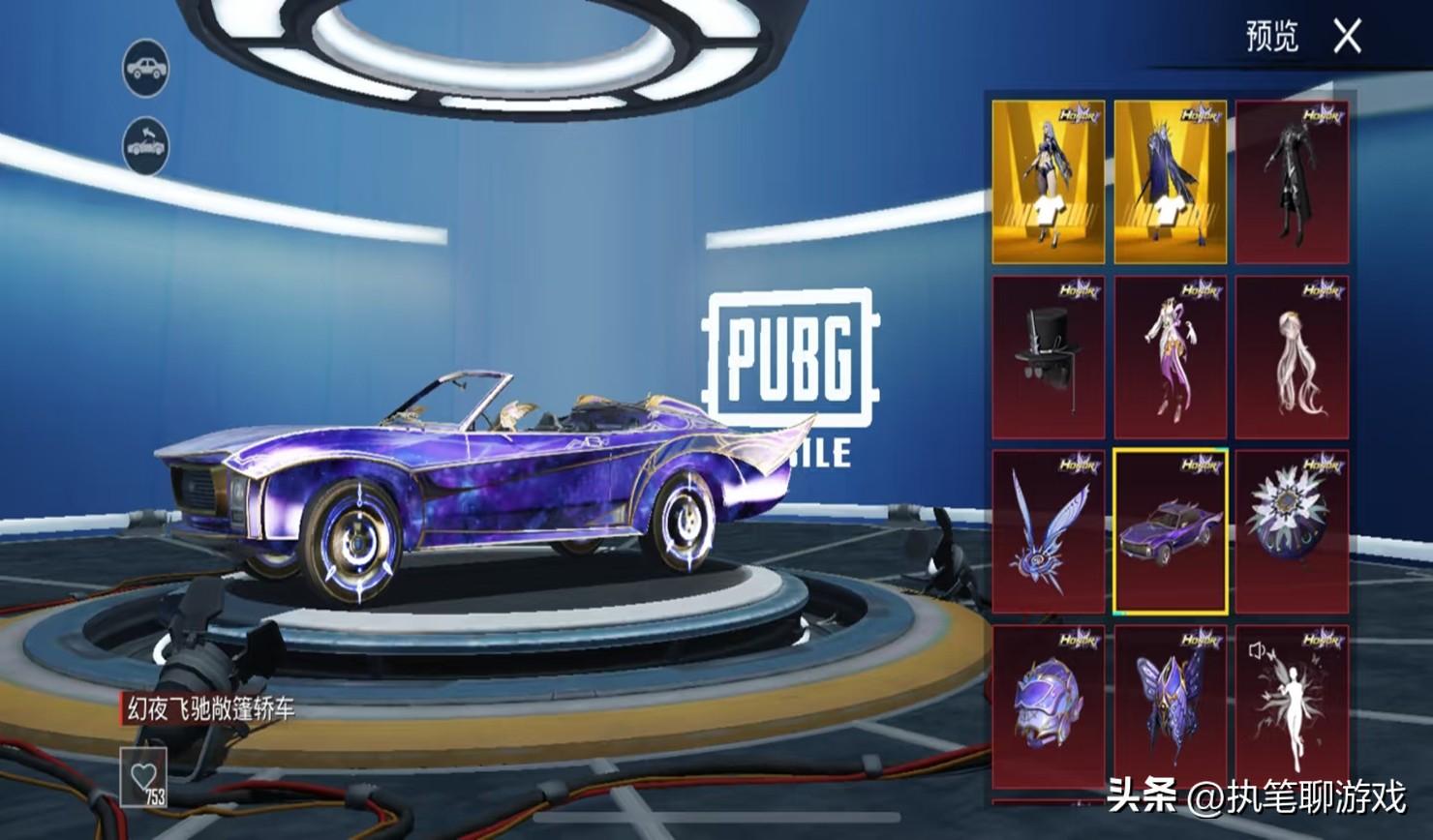
Task: Select the purple convertible car tile
Action: pyautogui.click(x=1170, y=531)
